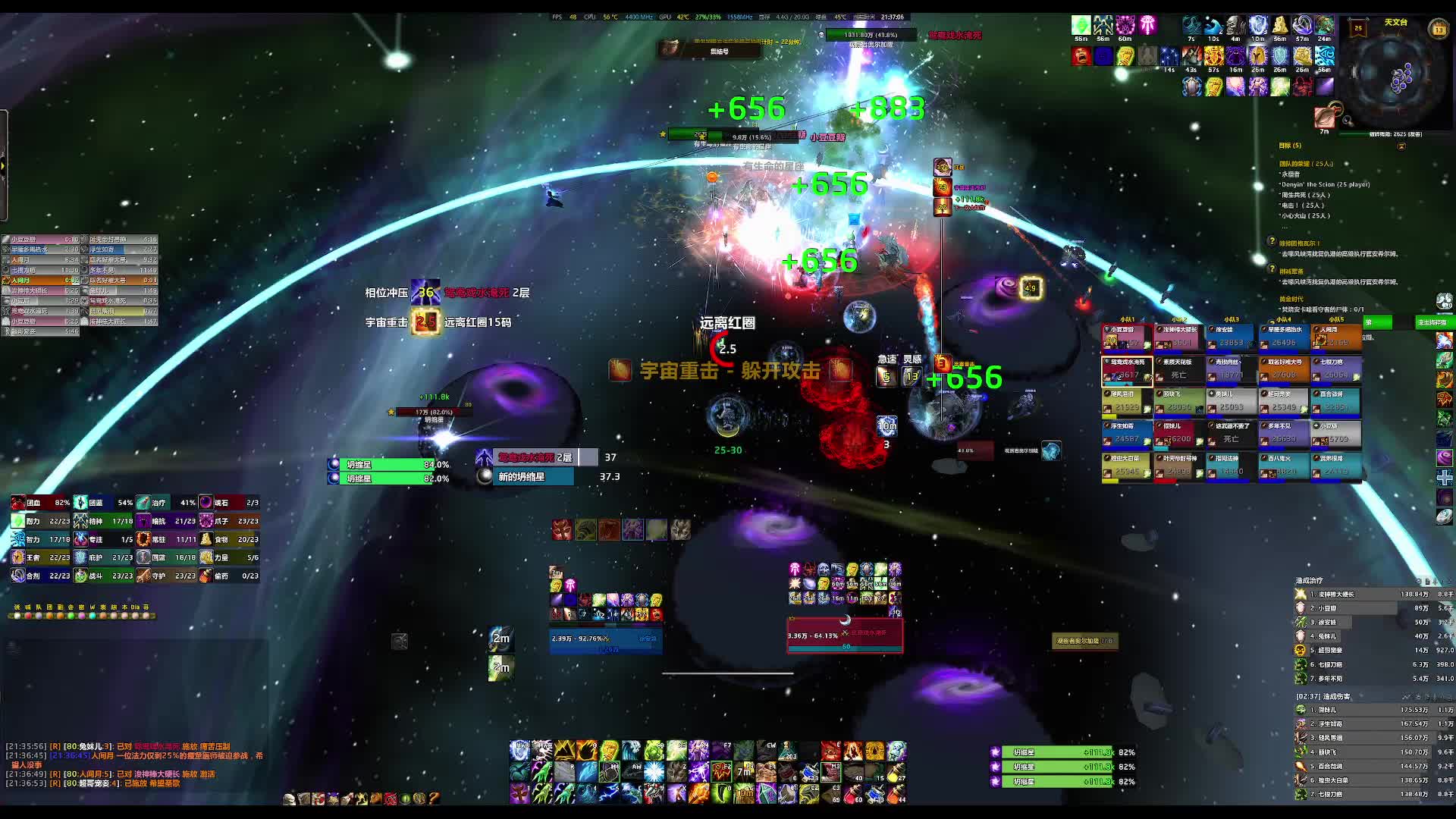Switch chat to 团 raid channel
This screenshot has width=1456, height=819.
click(x=49, y=607)
